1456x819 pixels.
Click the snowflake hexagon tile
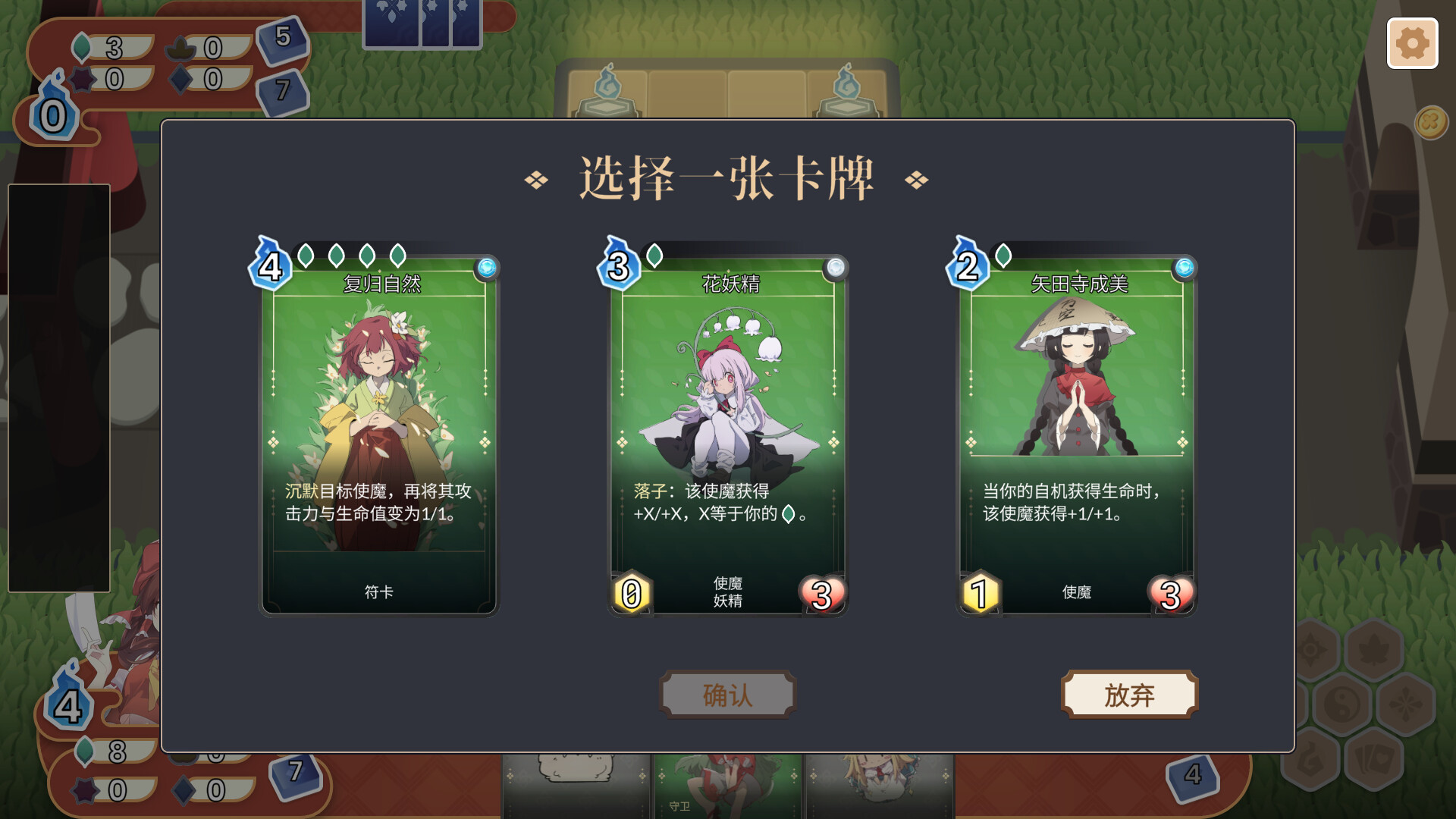[1406, 703]
